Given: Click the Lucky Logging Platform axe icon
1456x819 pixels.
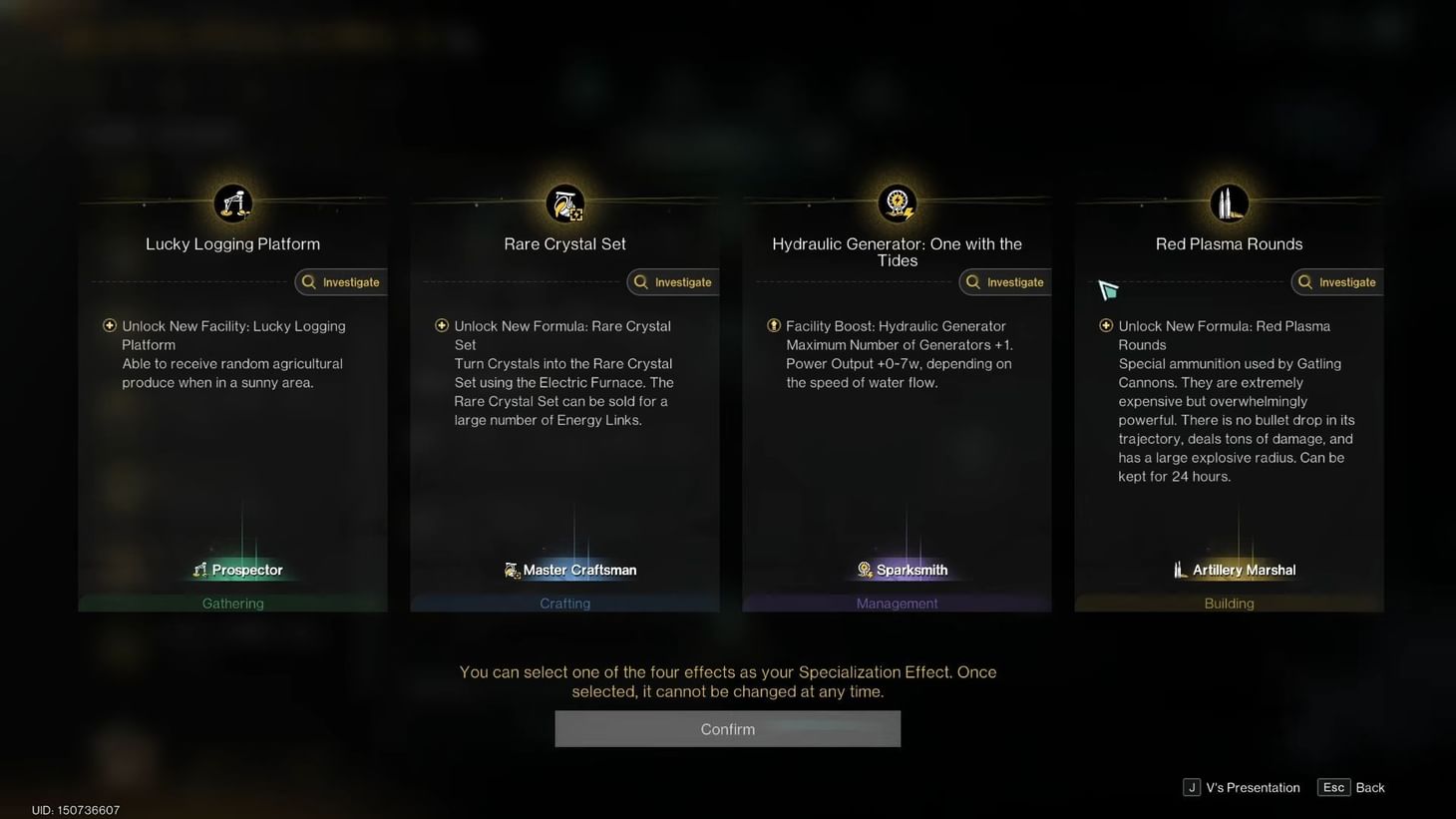Looking at the screenshot, I should click(232, 203).
